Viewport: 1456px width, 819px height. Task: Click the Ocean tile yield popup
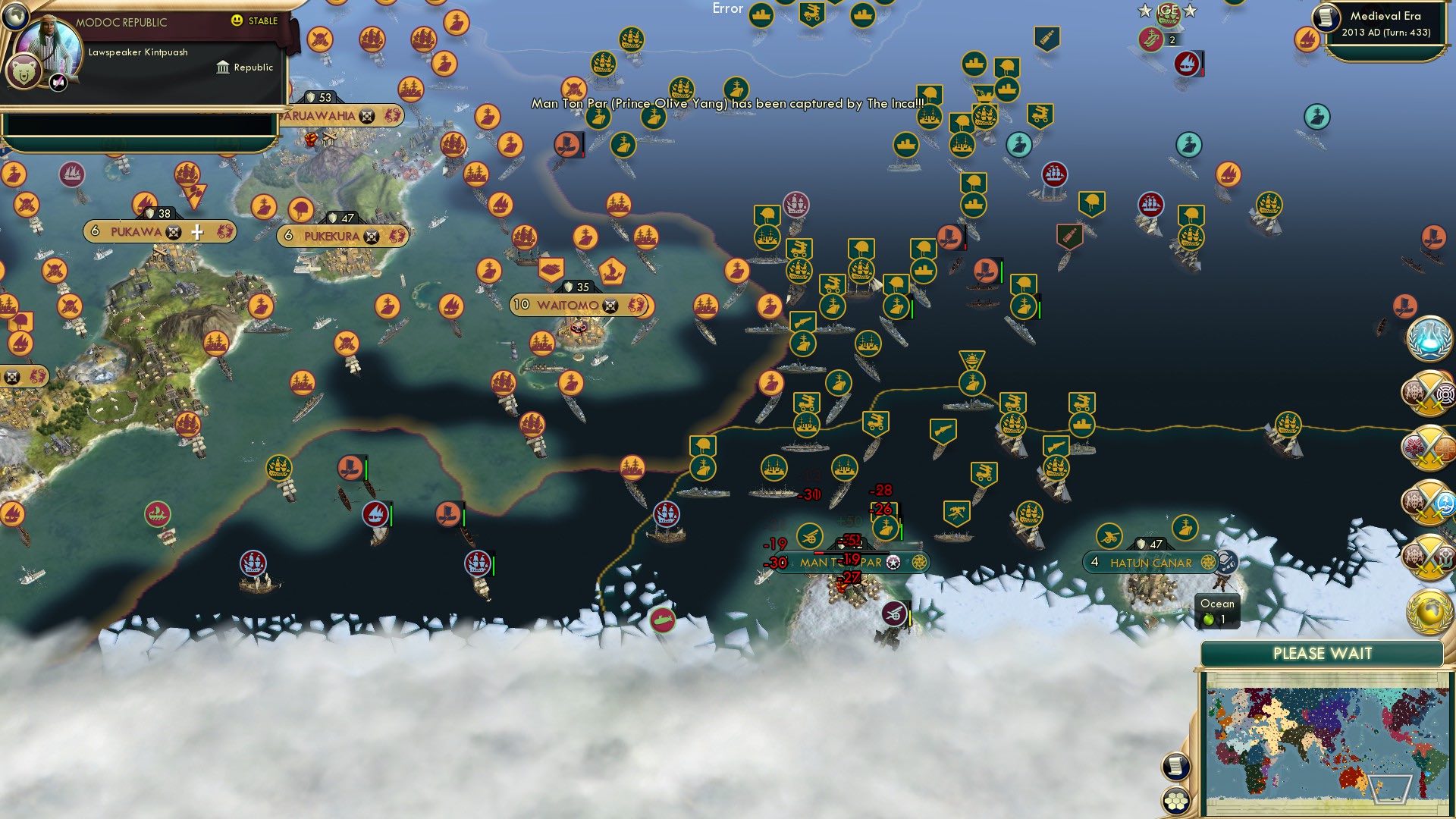click(x=1216, y=610)
